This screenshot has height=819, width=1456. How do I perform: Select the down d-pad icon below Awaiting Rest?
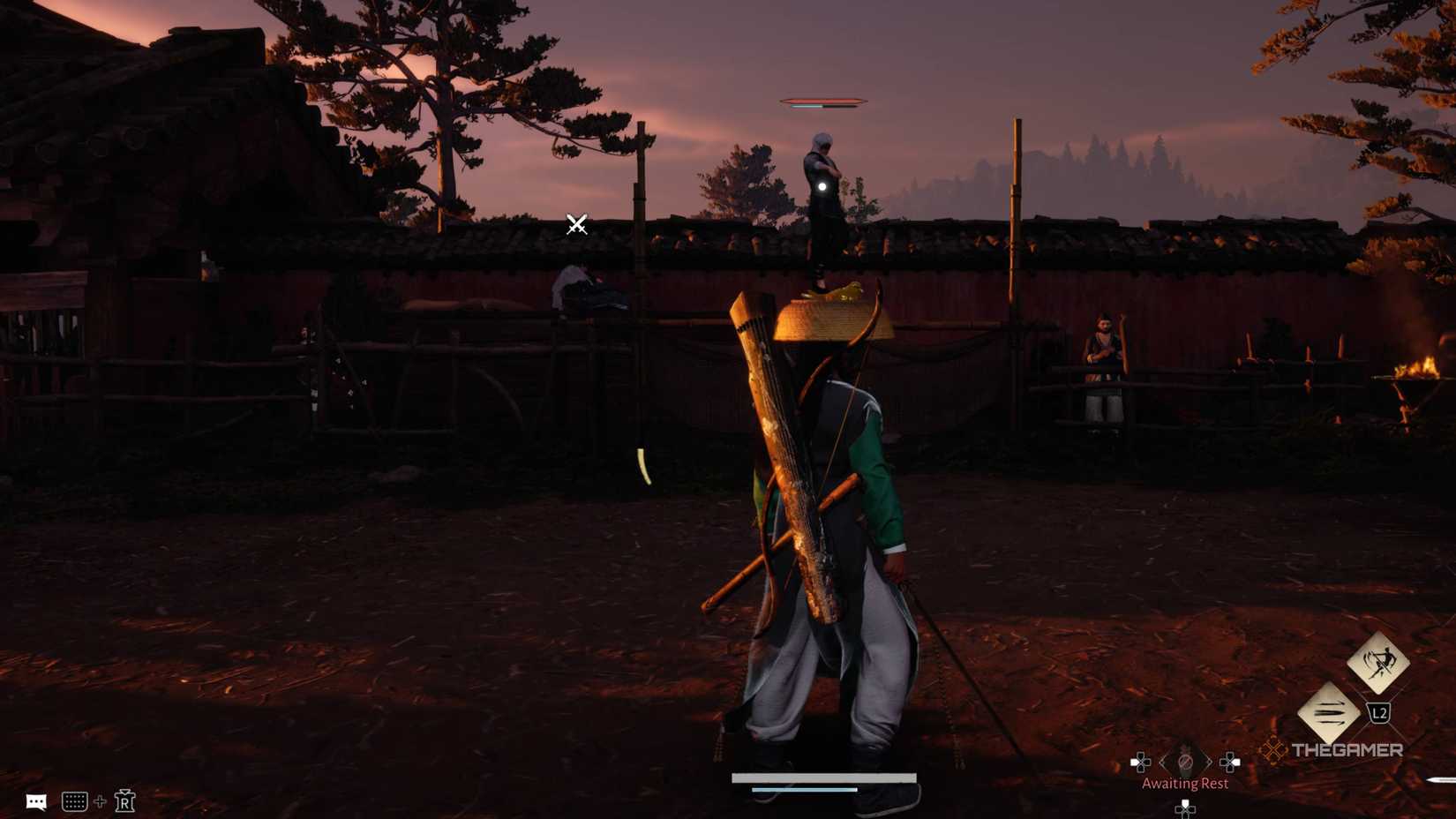(x=1185, y=809)
